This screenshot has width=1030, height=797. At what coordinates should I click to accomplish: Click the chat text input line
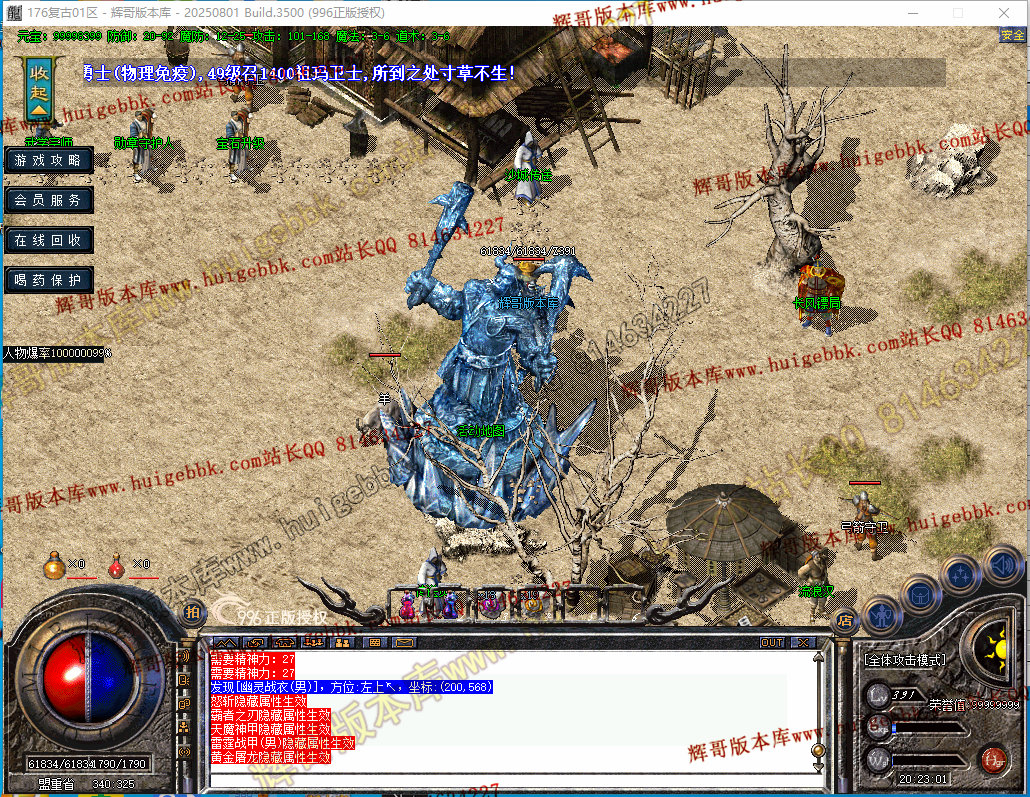coord(500,780)
